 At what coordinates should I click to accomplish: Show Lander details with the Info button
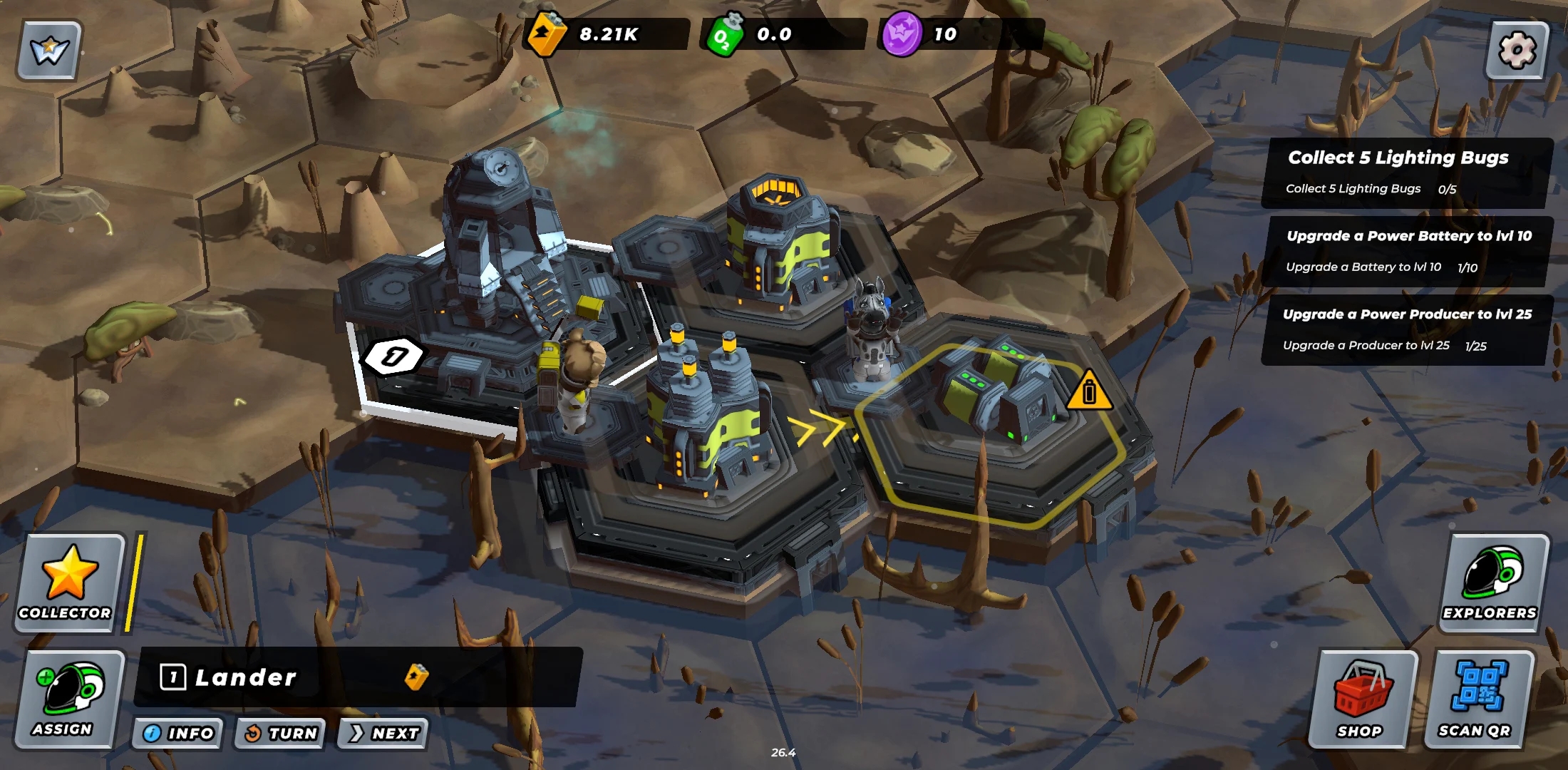(178, 733)
